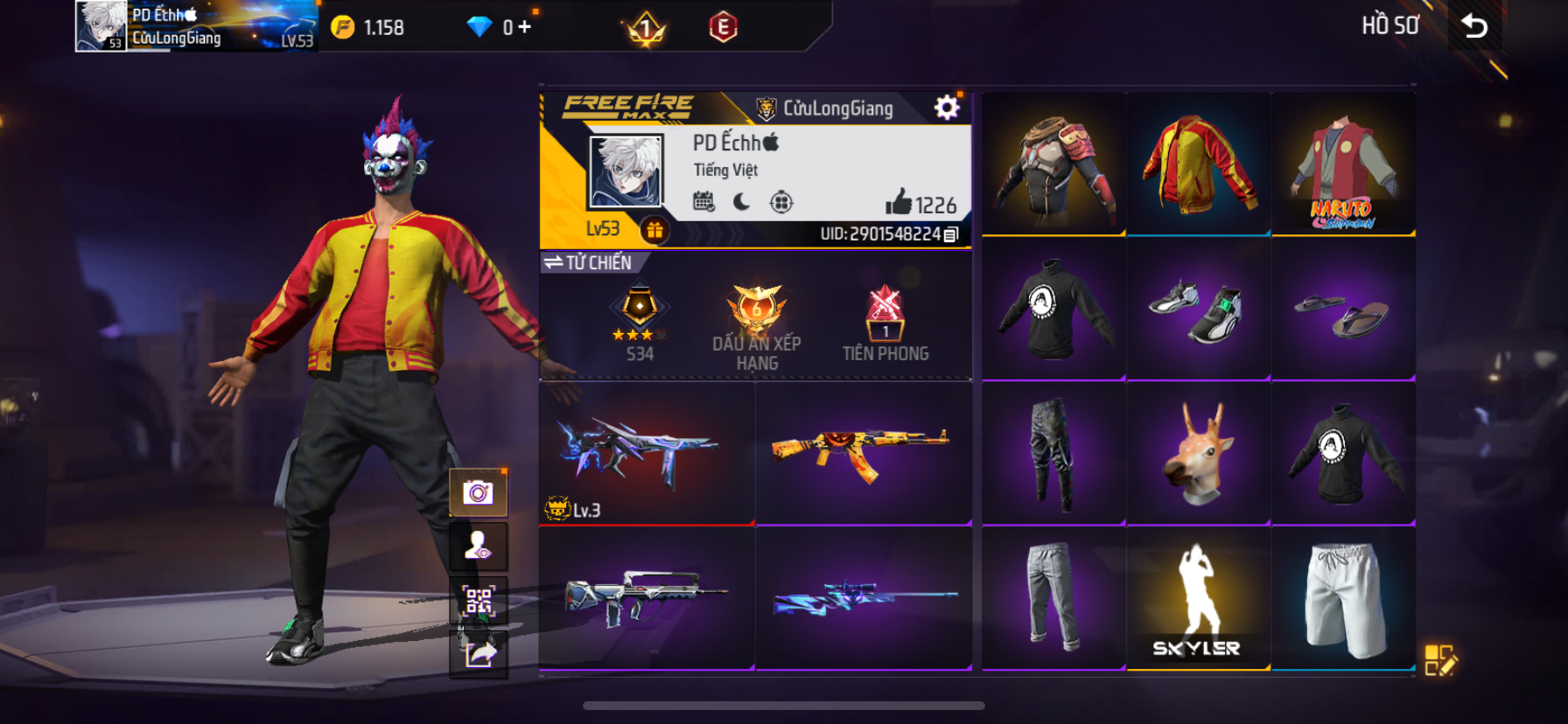Copy the player UID
The height and width of the screenshot is (724, 1568).
point(952,234)
